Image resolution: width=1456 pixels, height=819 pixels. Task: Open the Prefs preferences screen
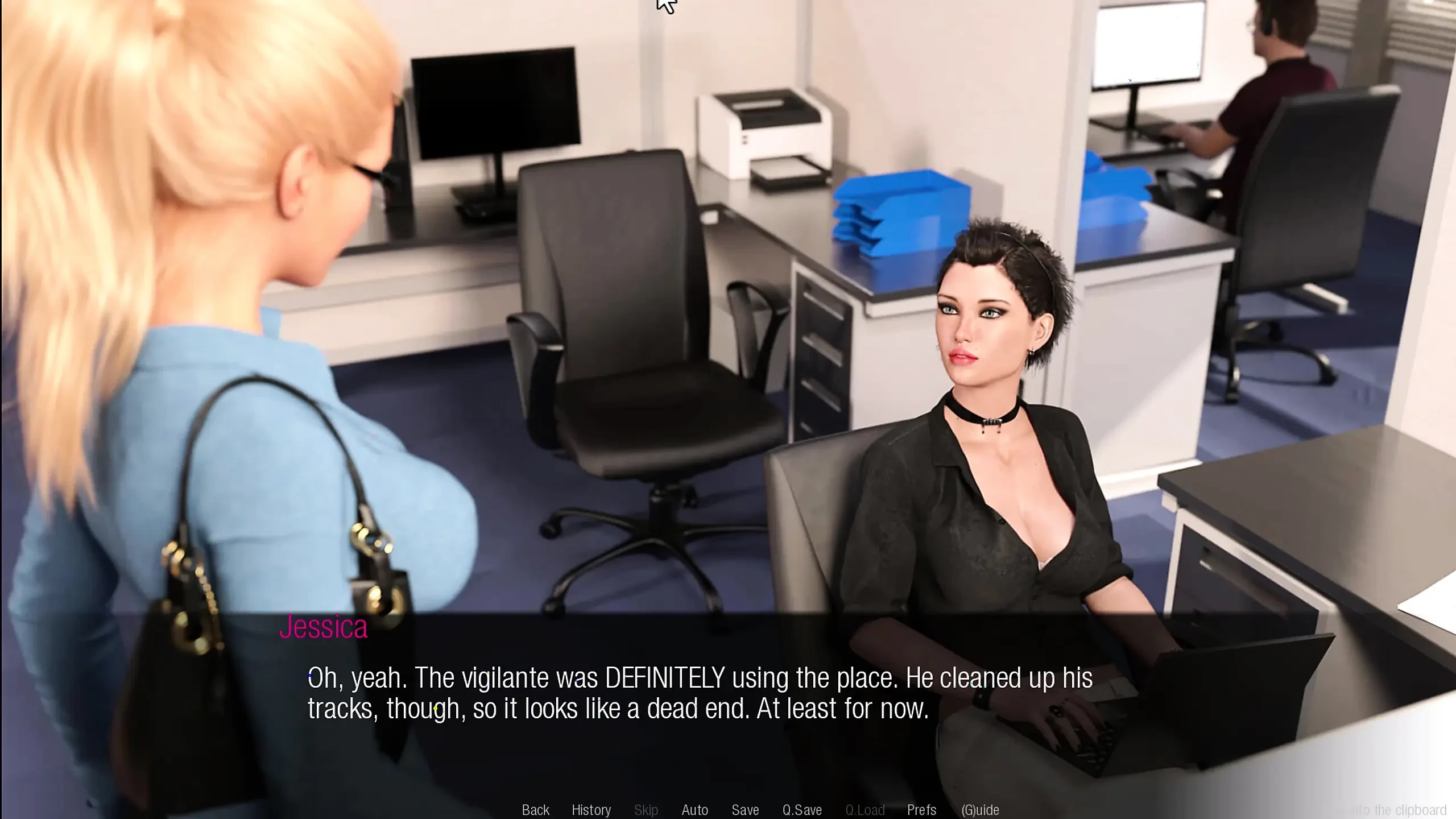921,810
